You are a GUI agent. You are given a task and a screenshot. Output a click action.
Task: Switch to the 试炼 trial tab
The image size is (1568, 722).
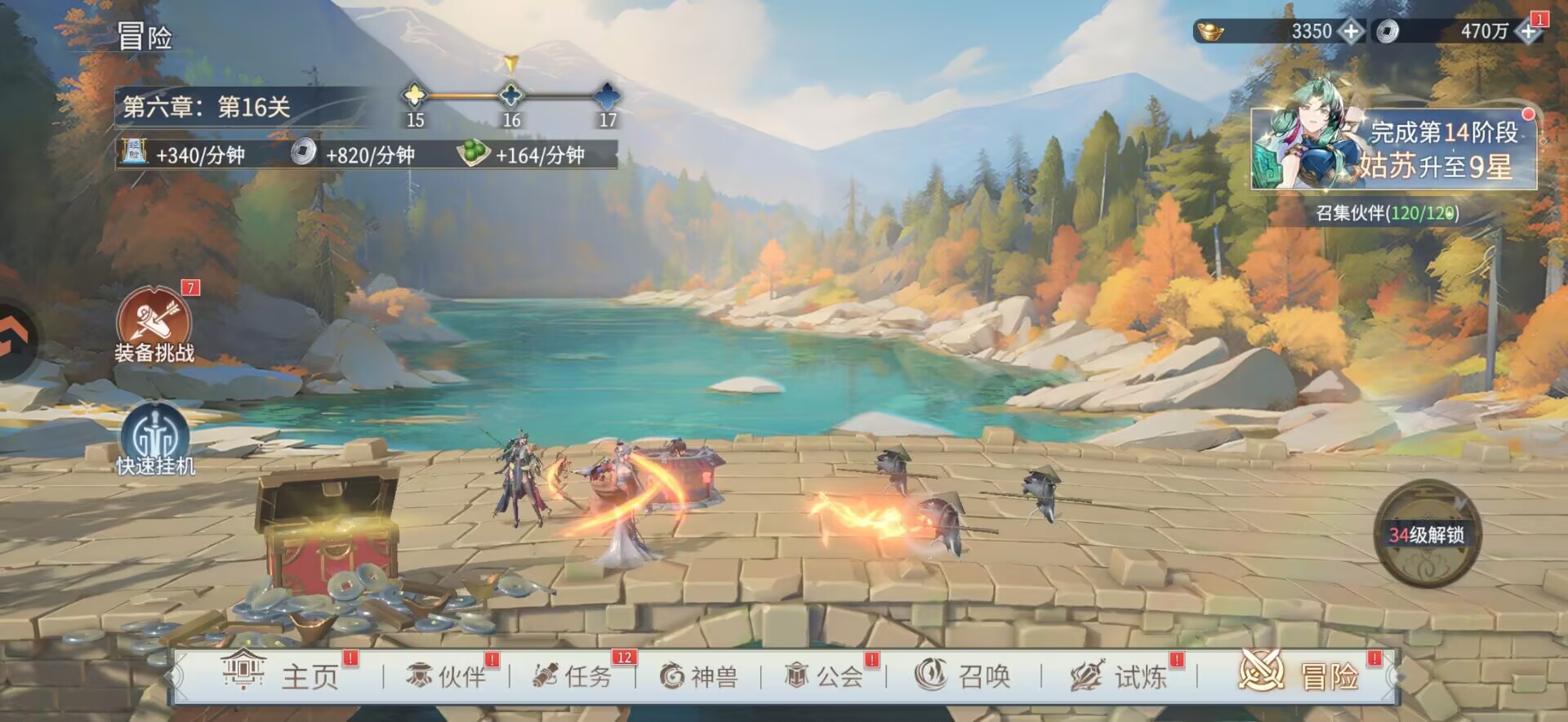(1119, 676)
